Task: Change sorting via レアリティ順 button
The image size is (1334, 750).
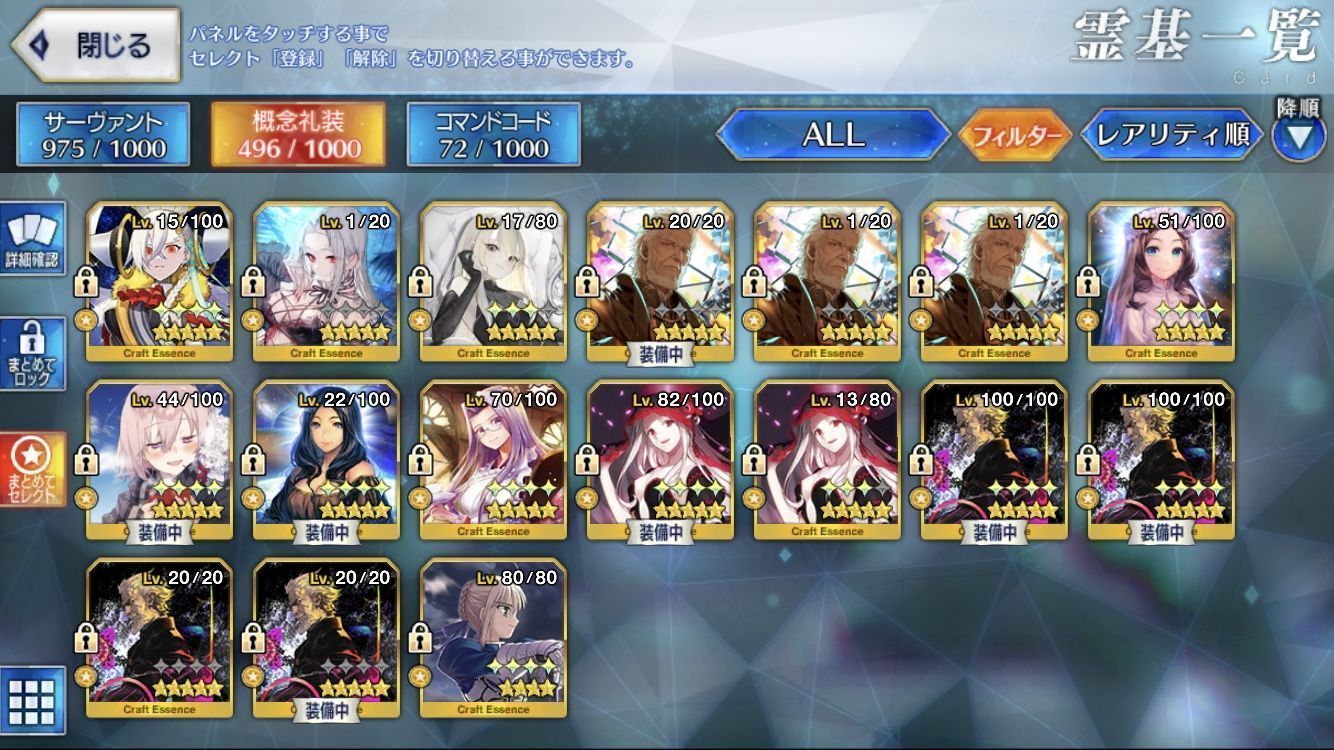Action: [1172, 135]
